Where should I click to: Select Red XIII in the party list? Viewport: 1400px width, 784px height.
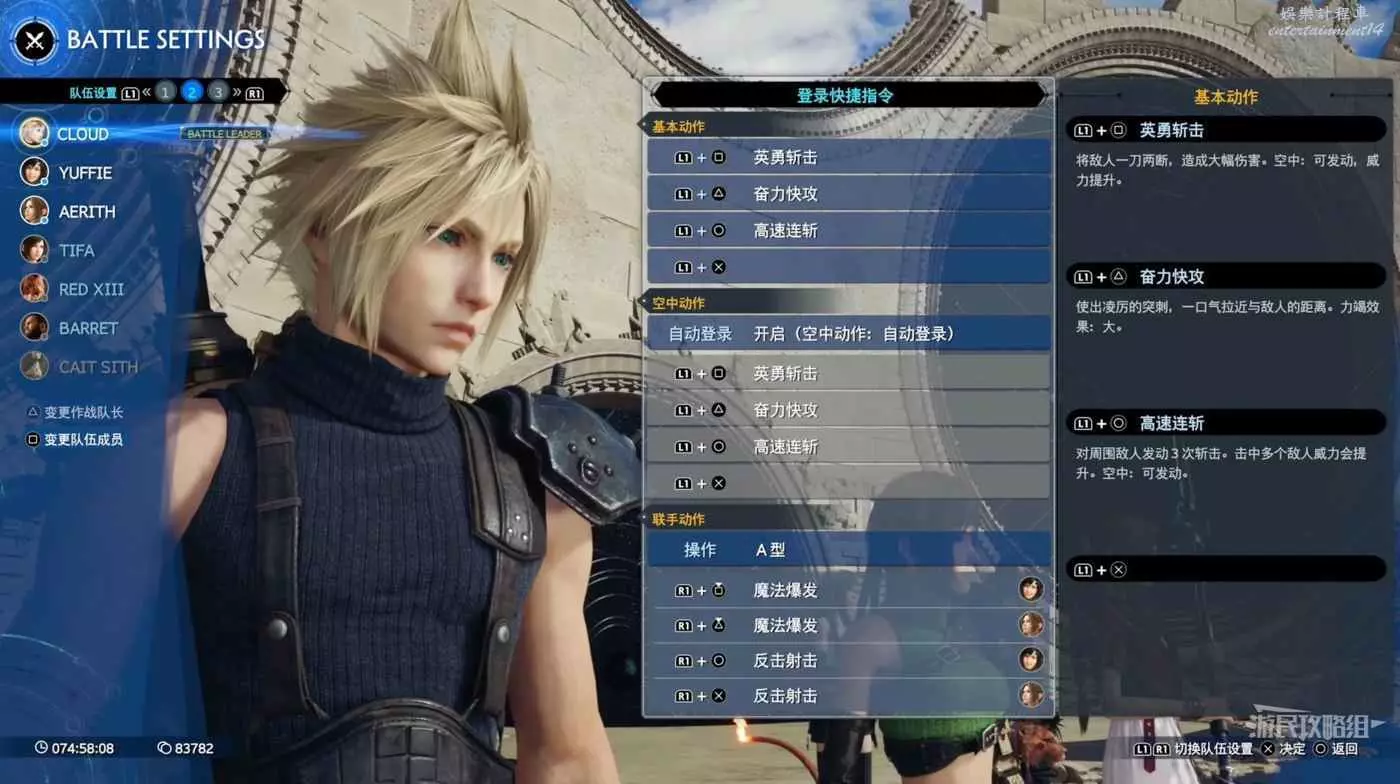(x=91, y=289)
